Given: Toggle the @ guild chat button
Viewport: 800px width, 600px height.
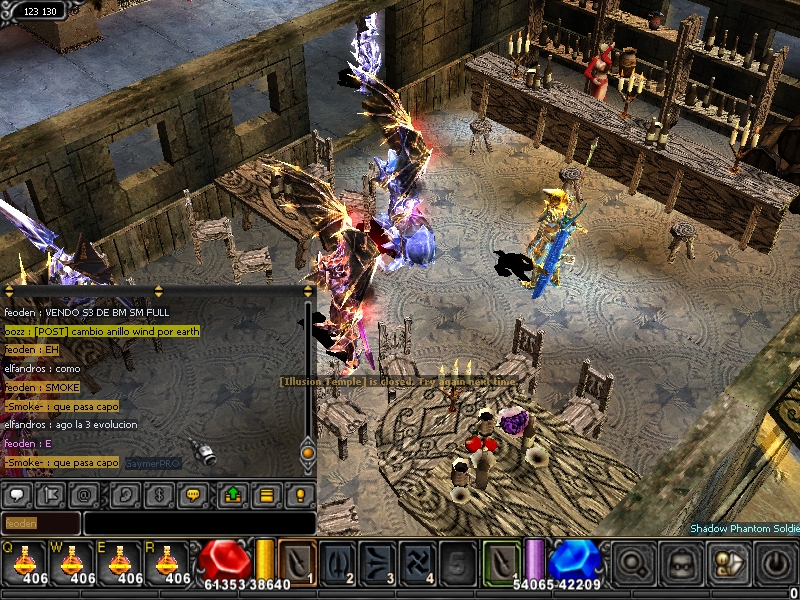Looking at the screenshot, I should (85, 494).
